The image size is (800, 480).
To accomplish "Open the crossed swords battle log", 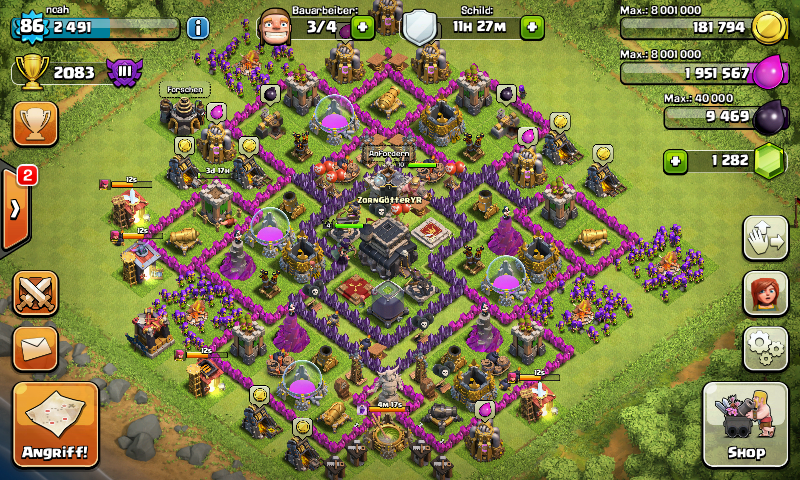I will [34, 294].
